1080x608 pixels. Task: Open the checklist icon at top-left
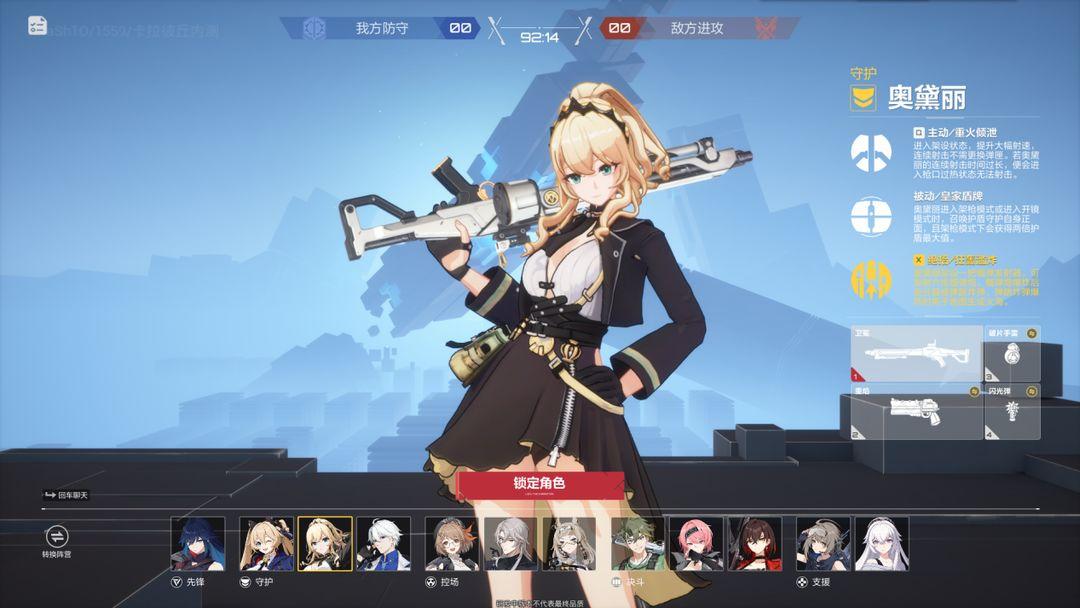click(38, 26)
